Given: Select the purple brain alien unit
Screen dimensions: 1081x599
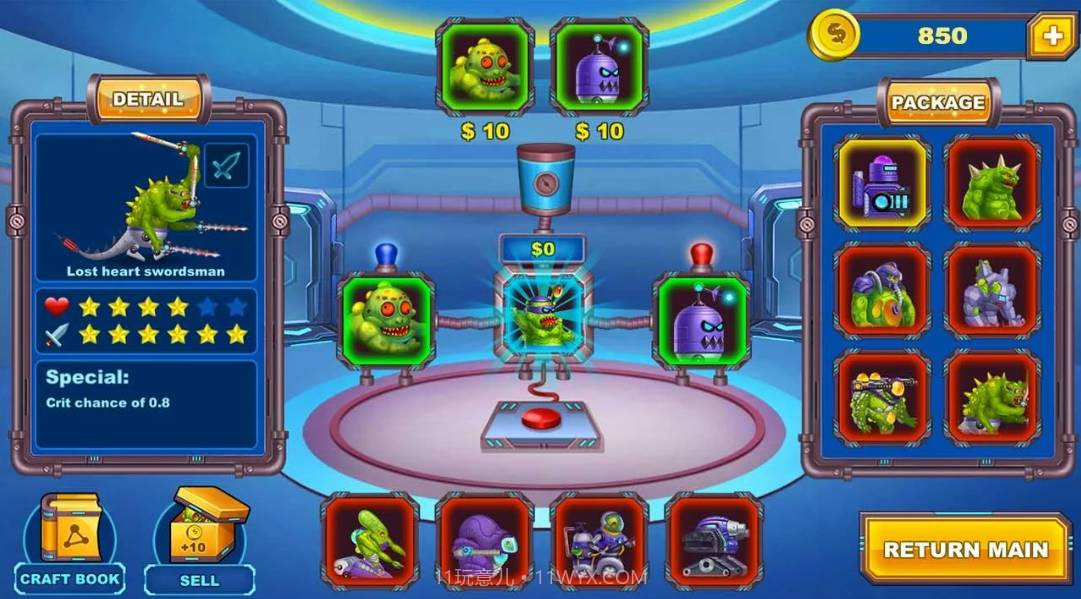Looking at the screenshot, I should pos(484,540).
